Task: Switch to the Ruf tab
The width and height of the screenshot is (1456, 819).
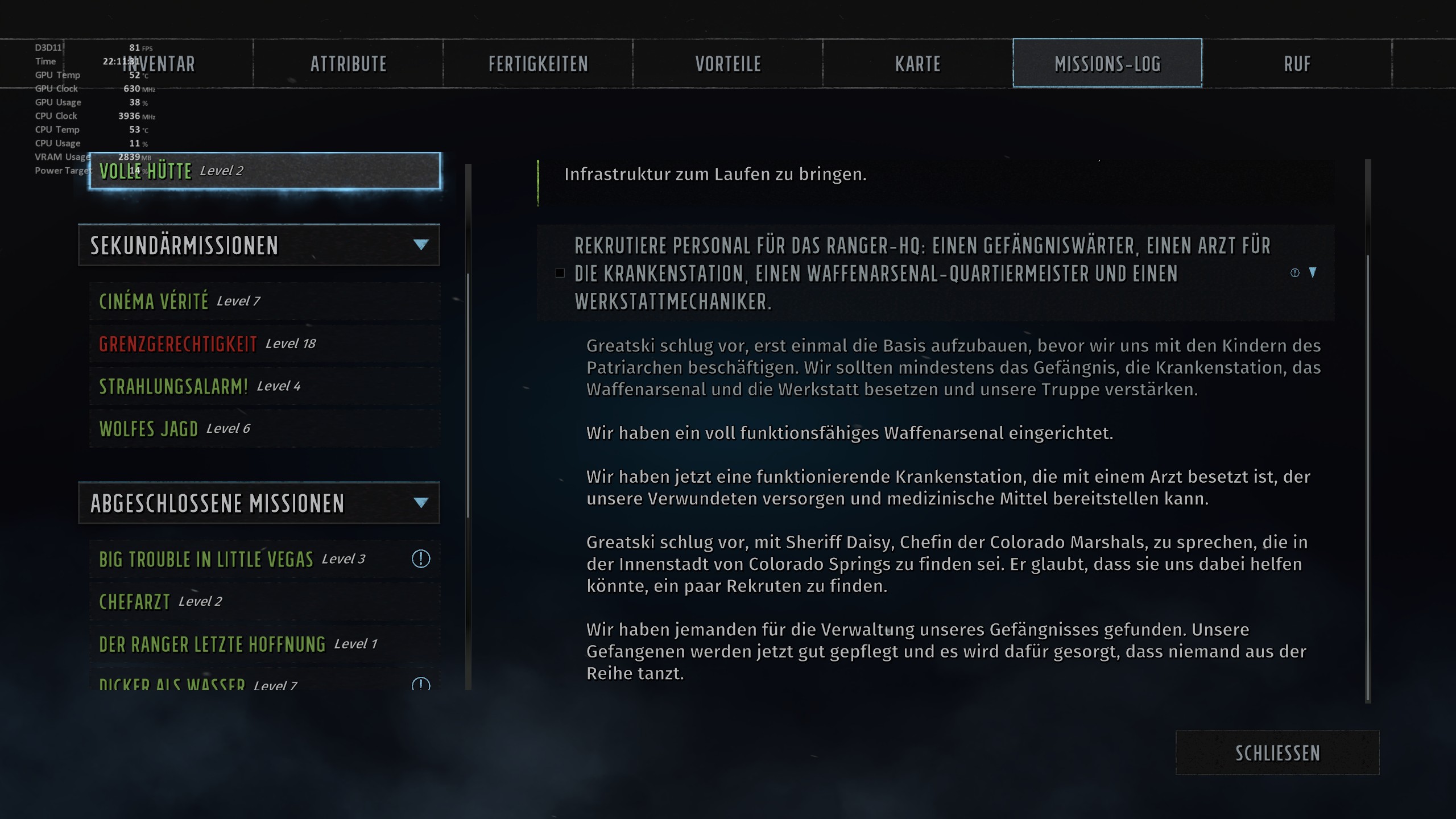Action: point(1297,63)
